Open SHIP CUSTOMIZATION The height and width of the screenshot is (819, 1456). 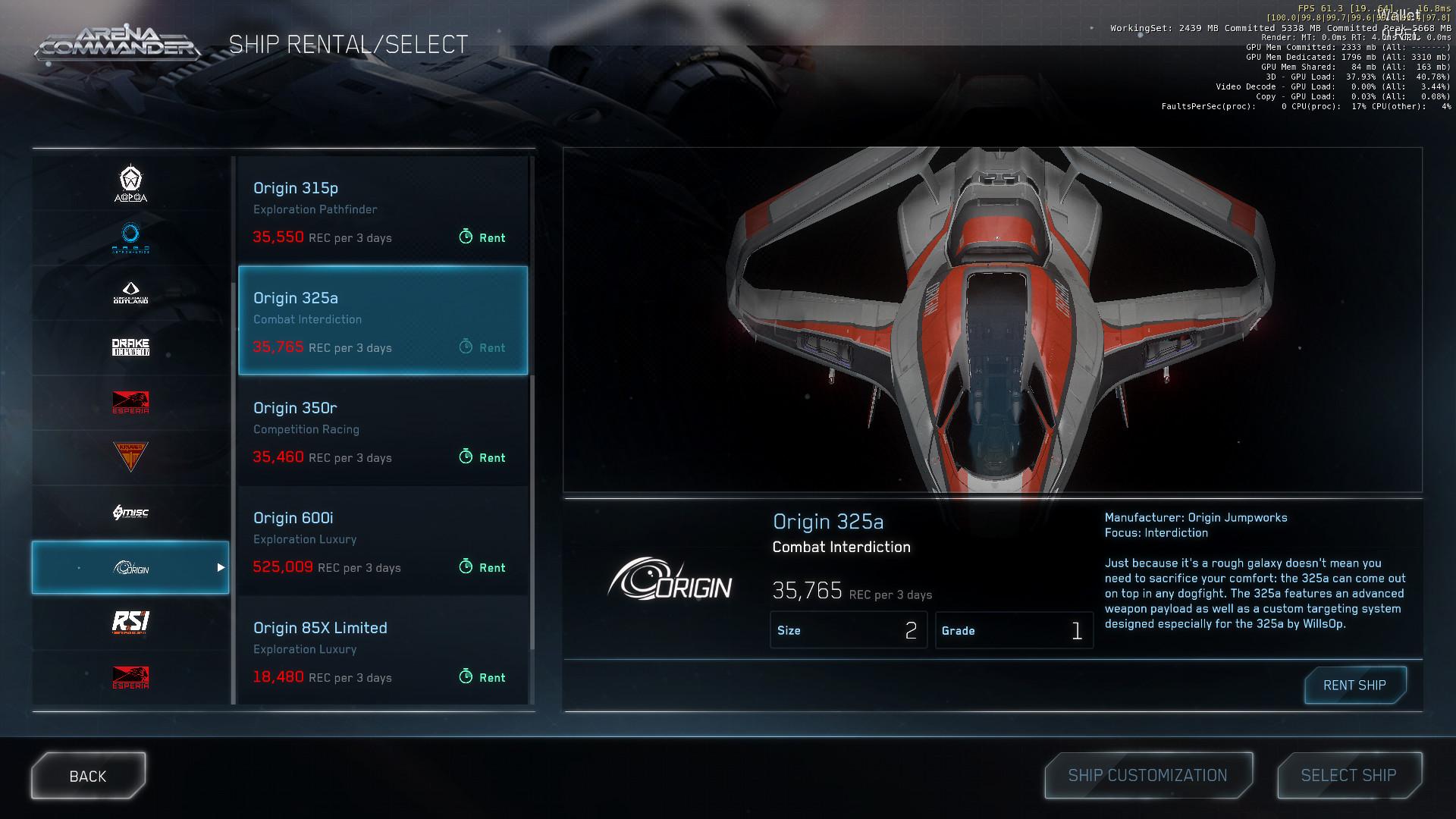[x=1147, y=775]
